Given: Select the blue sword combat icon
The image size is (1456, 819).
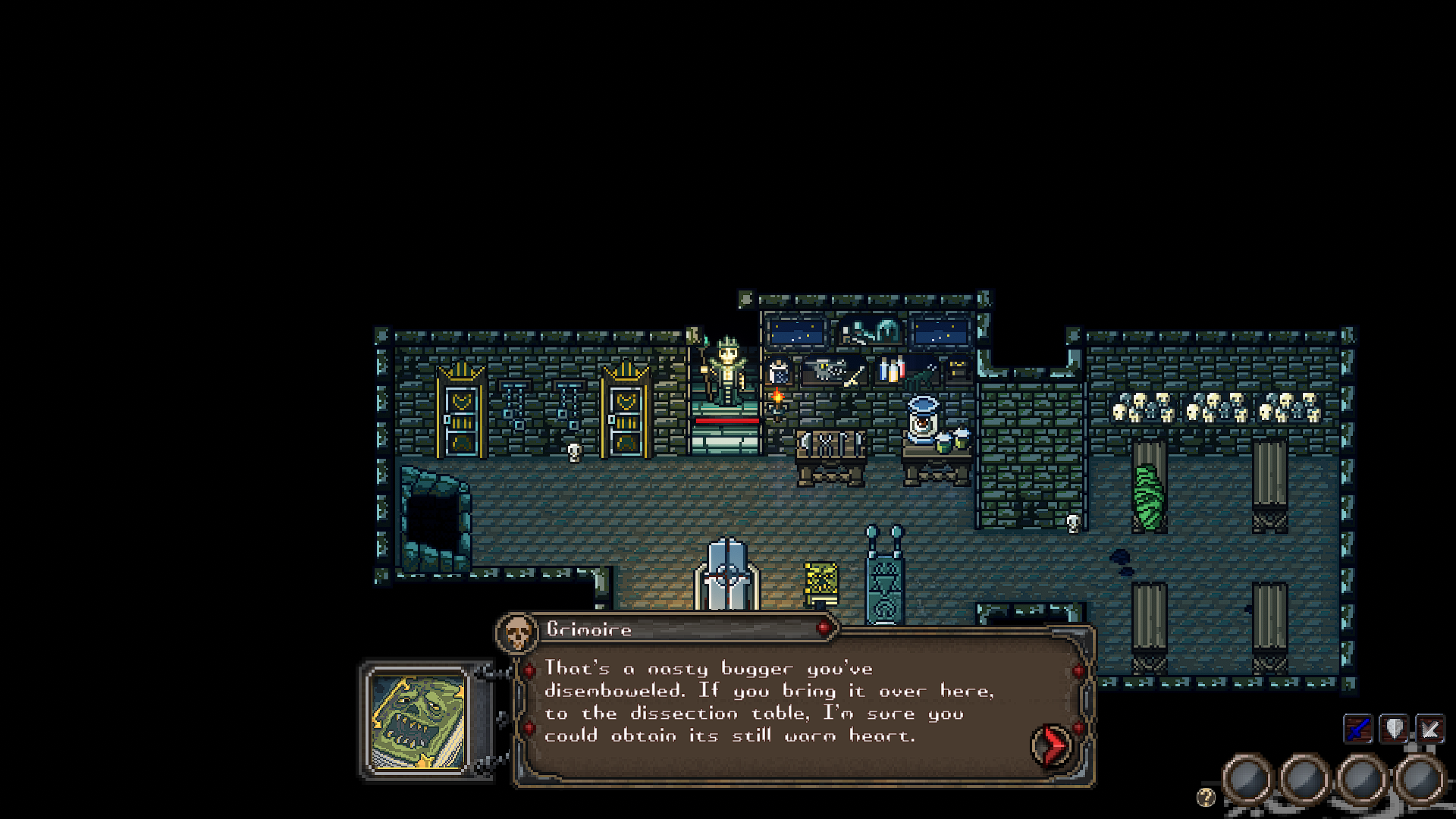Looking at the screenshot, I should (x=1358, y=726).
